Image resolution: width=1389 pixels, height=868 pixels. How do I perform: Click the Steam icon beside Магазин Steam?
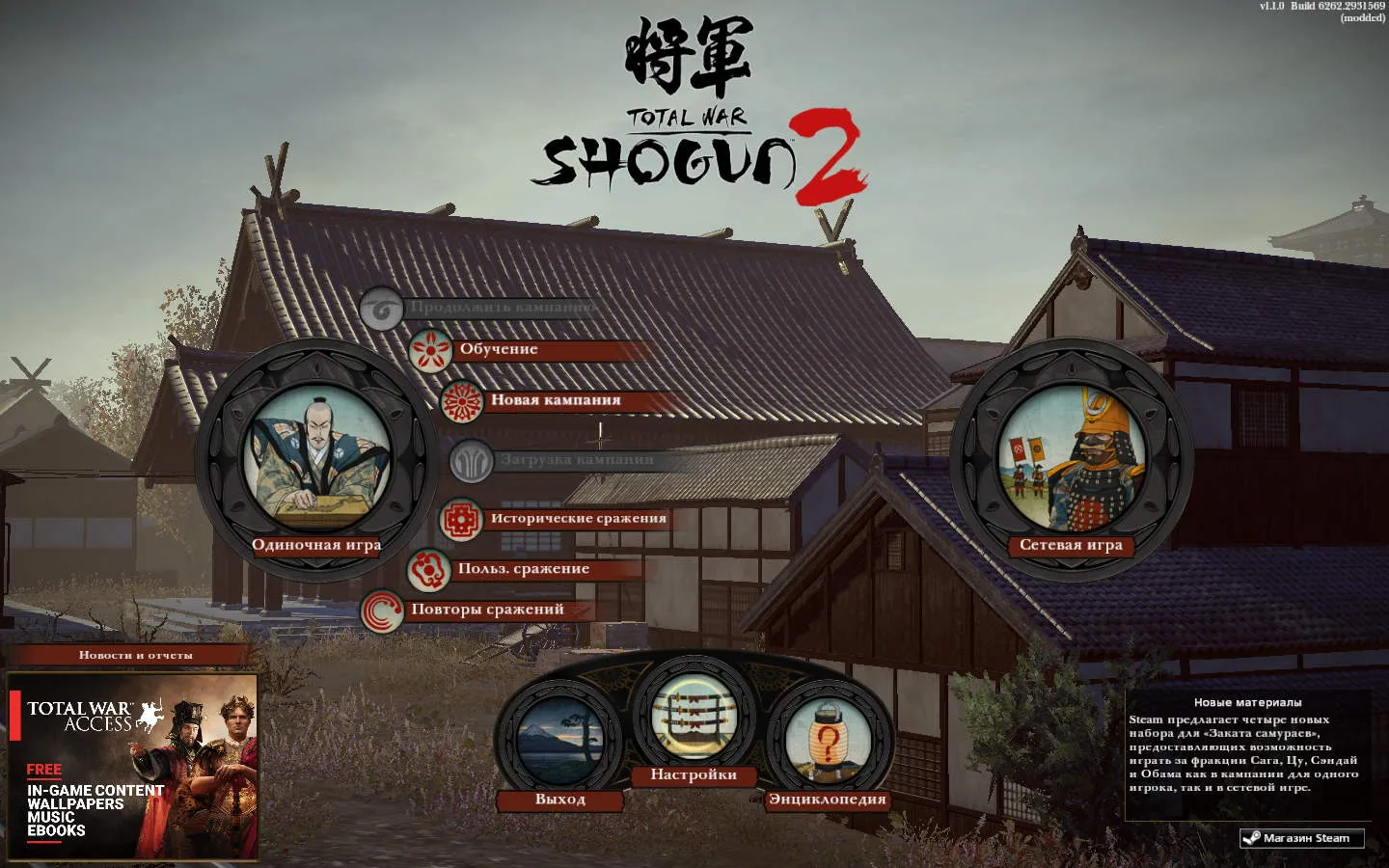tap(1254, 838)
